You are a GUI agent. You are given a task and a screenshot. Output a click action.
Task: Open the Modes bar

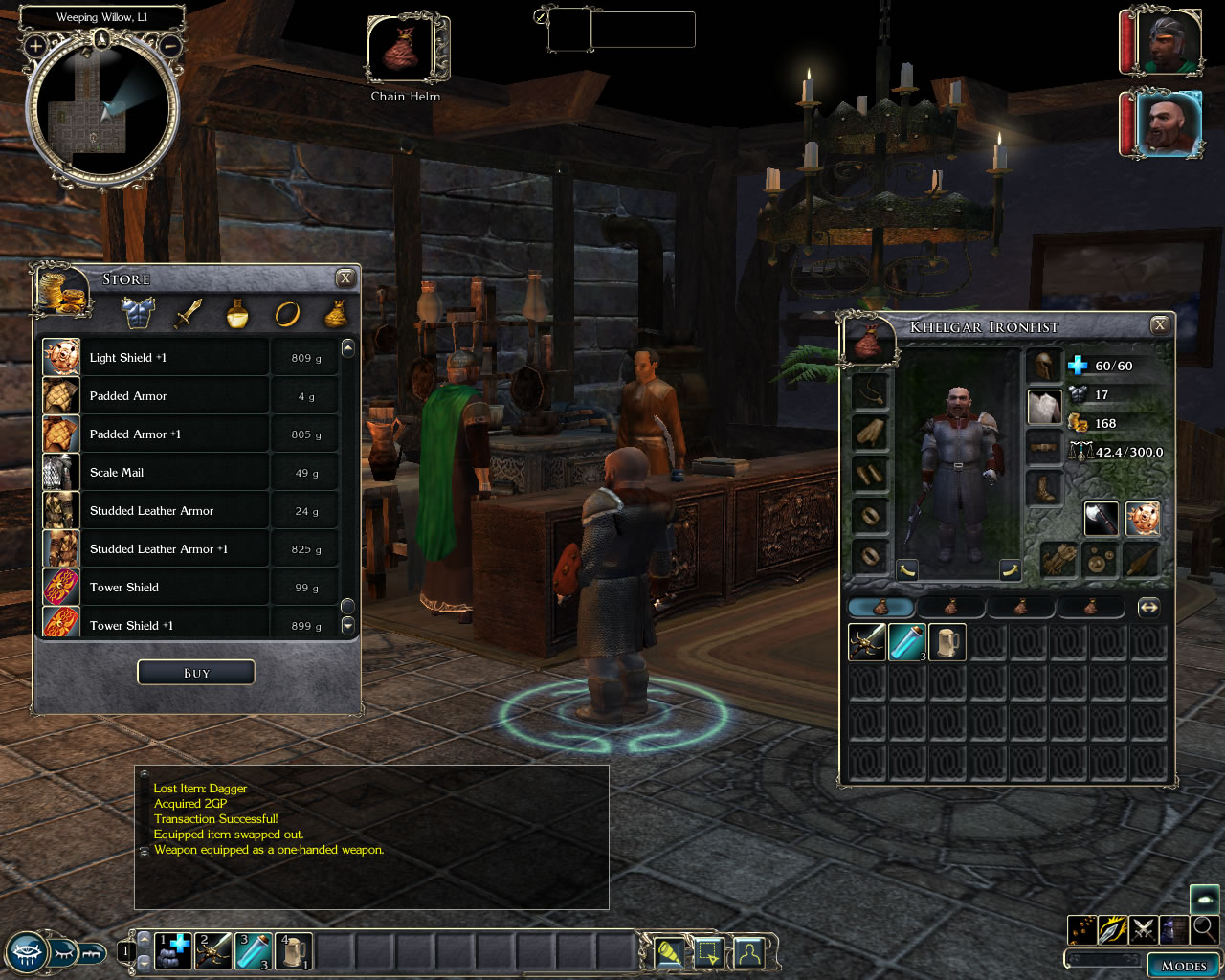coord(1183,965)
